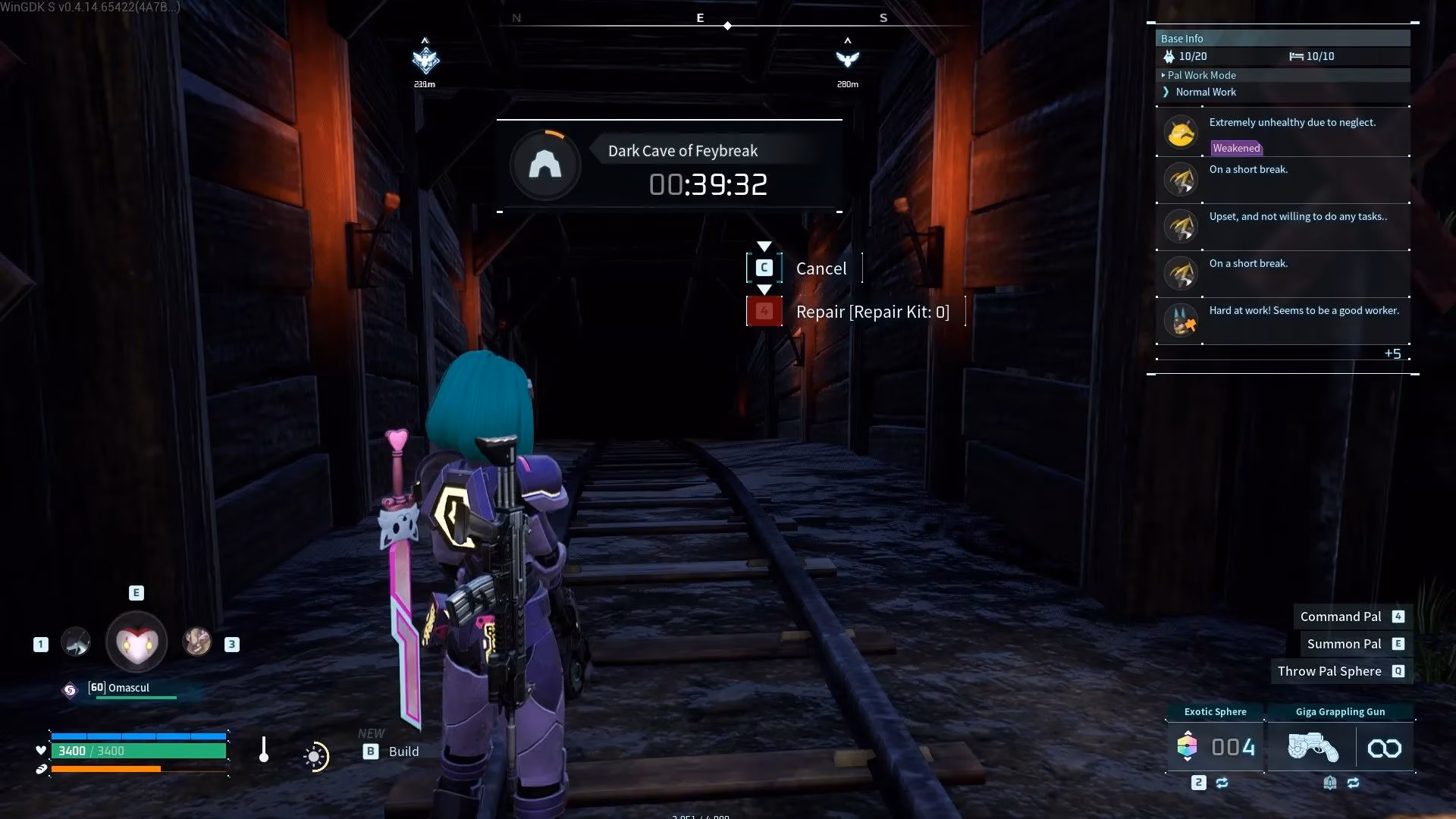1456x819 pixels.
Task: Click the compass marker showing 211m
Action: click(x=425, y=59)
